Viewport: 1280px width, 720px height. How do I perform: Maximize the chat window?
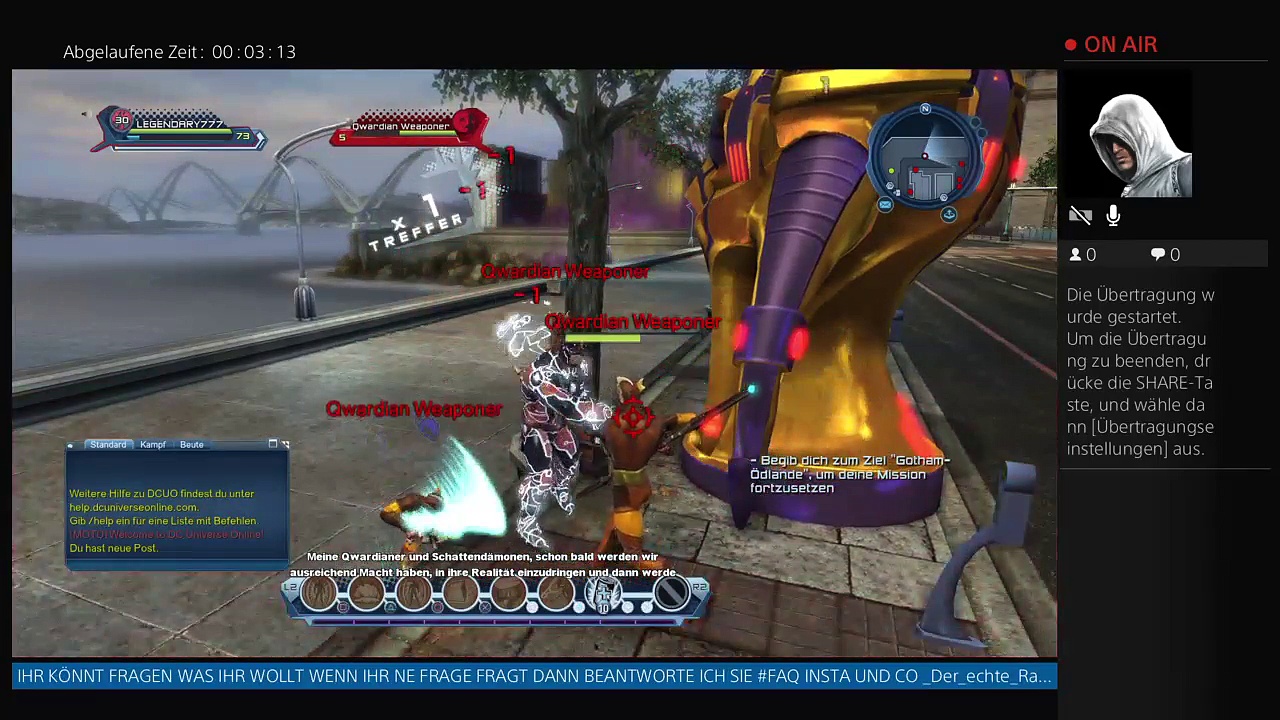(273, 444)
